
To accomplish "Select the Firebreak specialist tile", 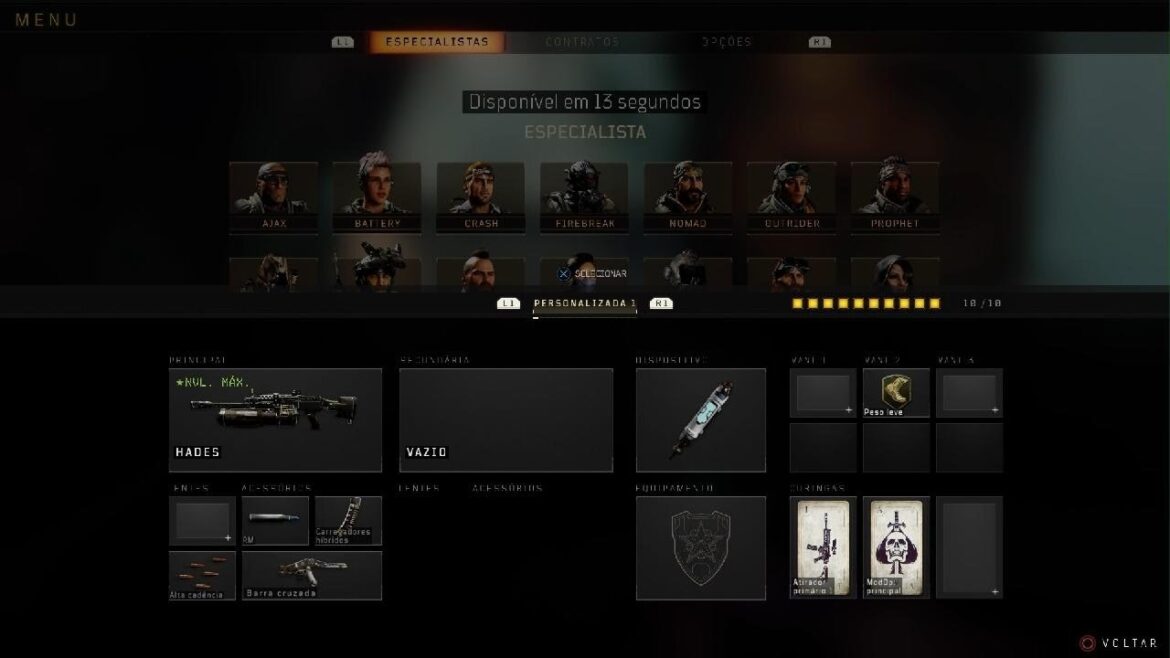I will (x=584, y=196).
